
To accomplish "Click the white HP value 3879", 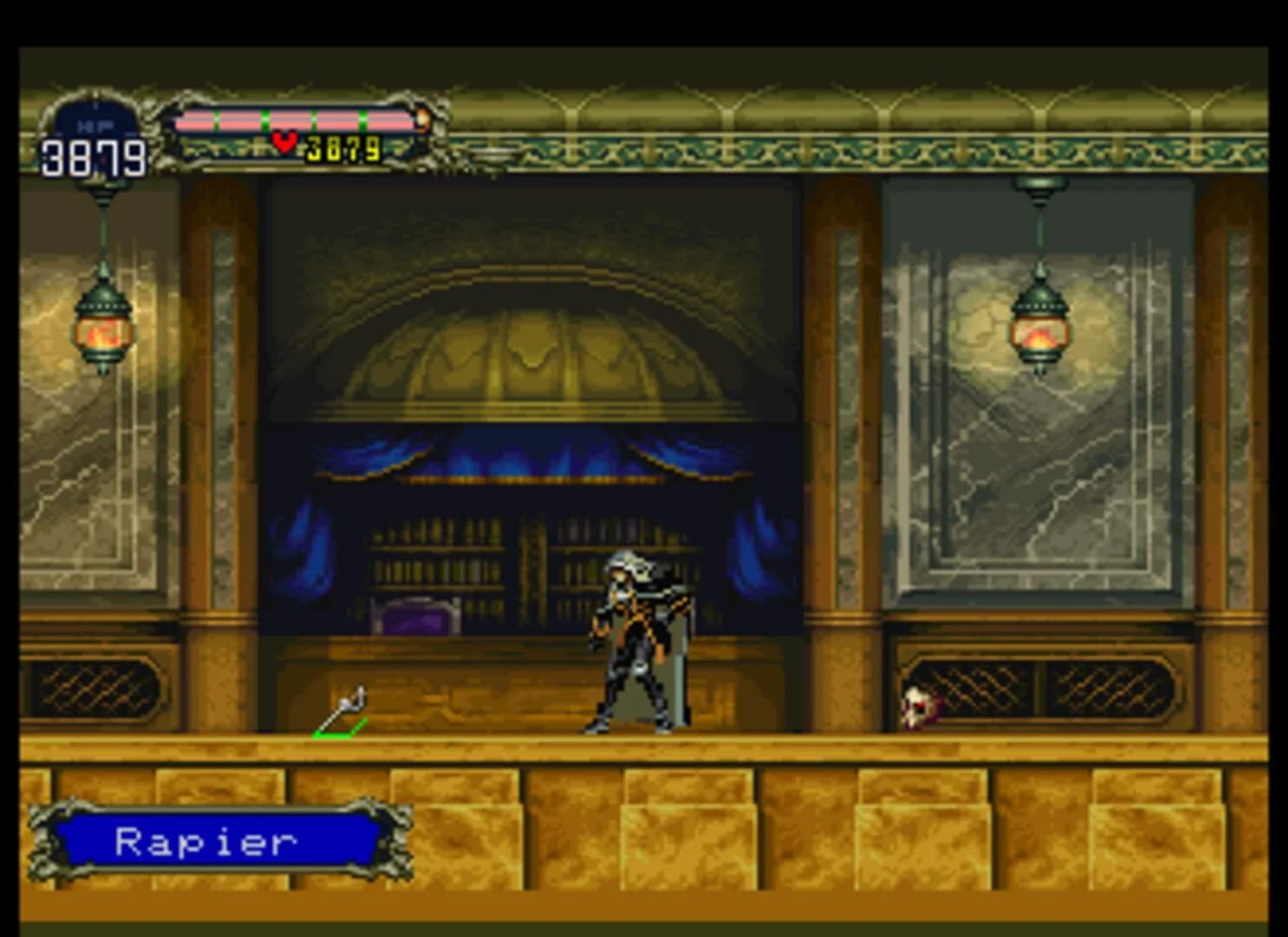I will (91, 154).
